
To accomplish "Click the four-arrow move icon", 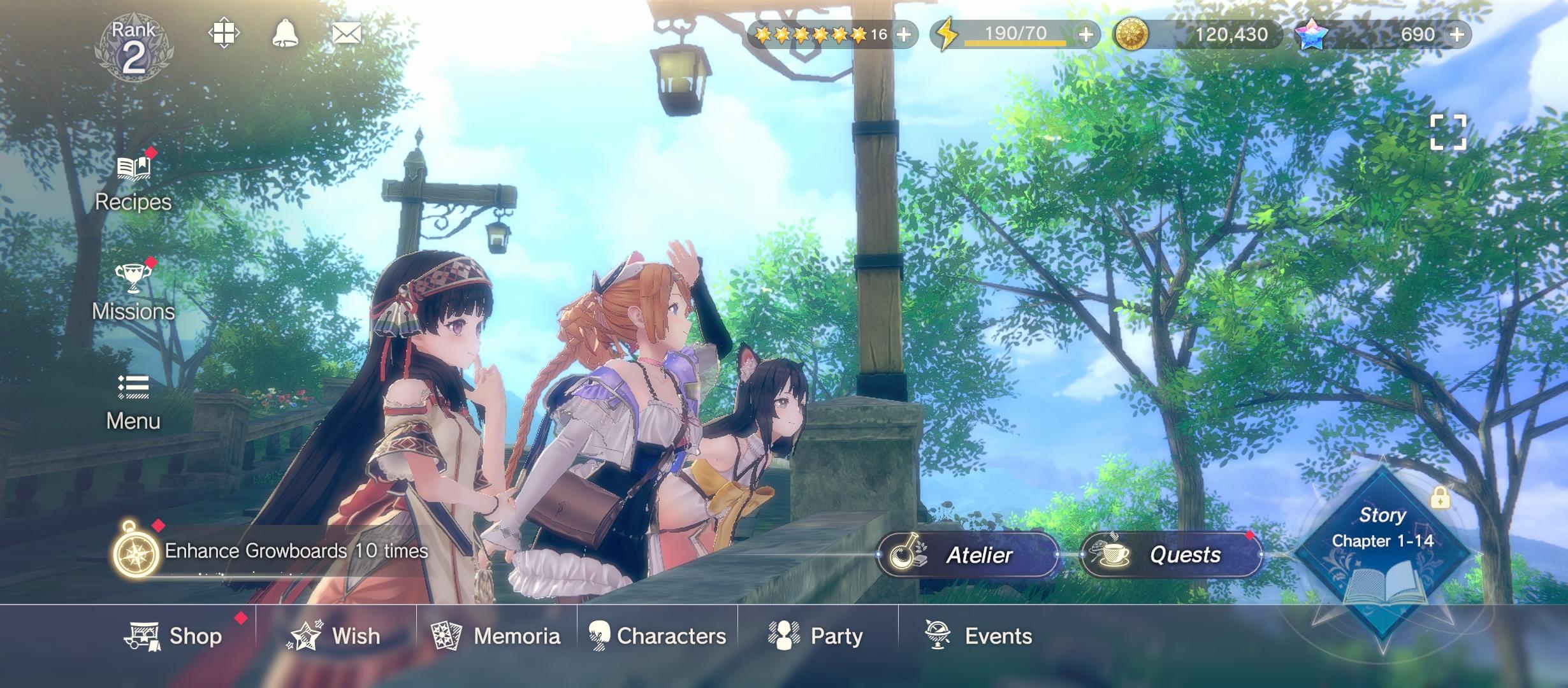I will [x=224, y=33].
